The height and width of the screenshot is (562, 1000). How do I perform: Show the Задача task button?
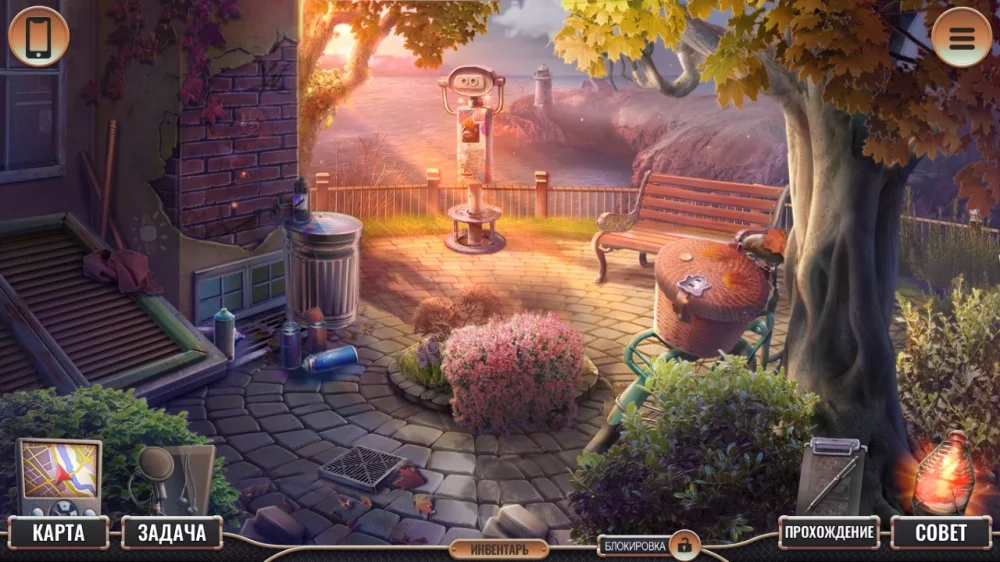point(171,533)
